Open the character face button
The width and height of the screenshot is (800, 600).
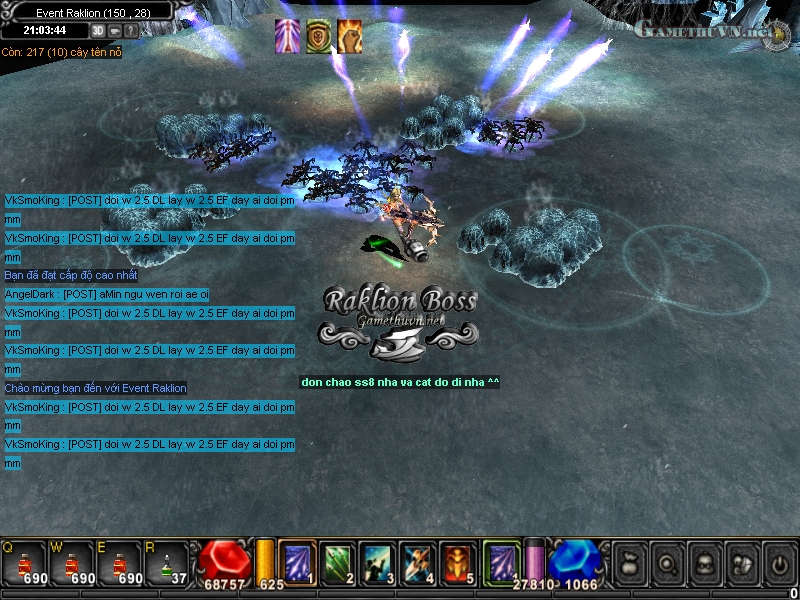tap(703, 562)
